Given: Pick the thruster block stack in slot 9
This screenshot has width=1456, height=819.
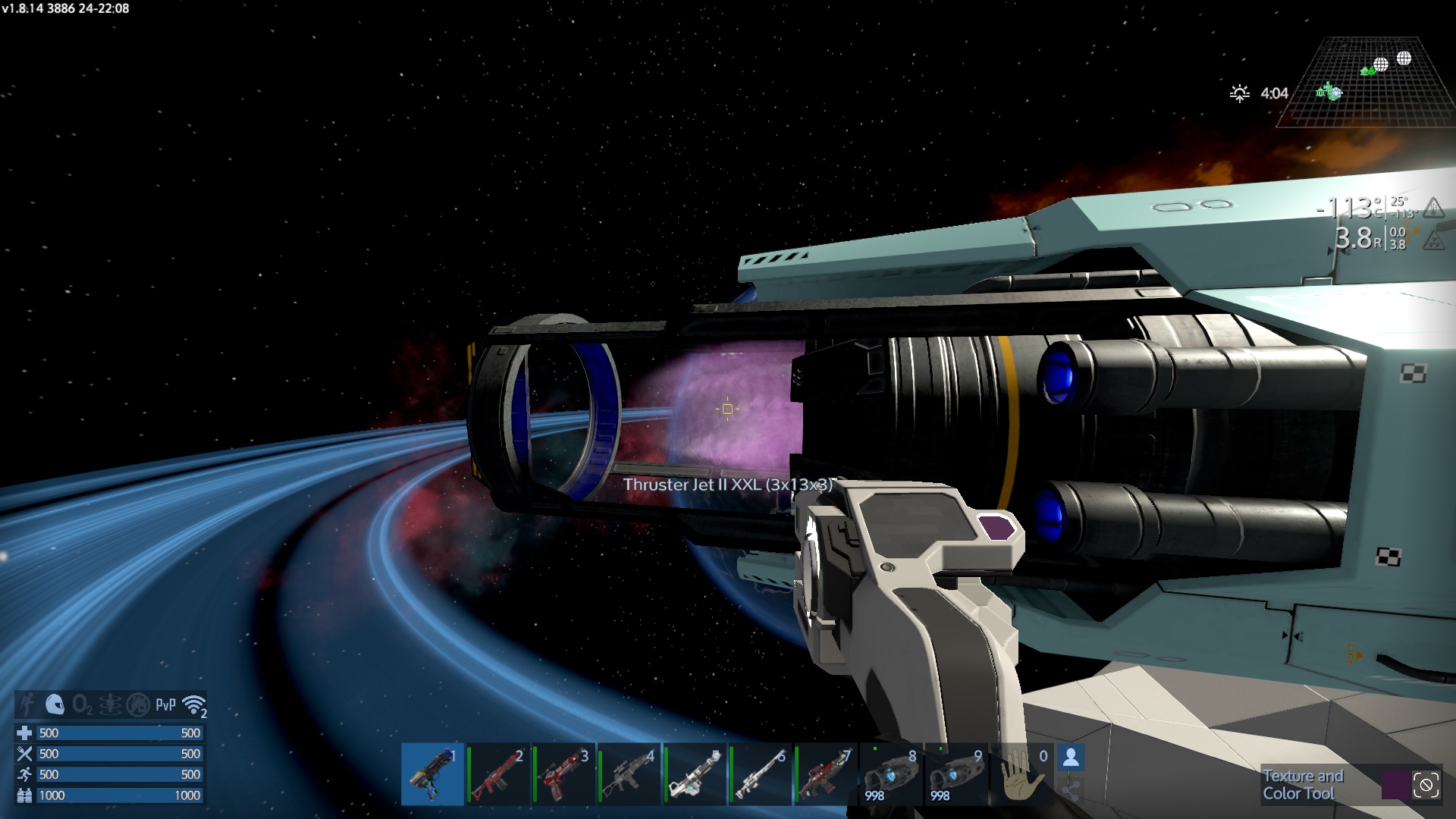Looking at the screenshot, I should pos(956,773).
